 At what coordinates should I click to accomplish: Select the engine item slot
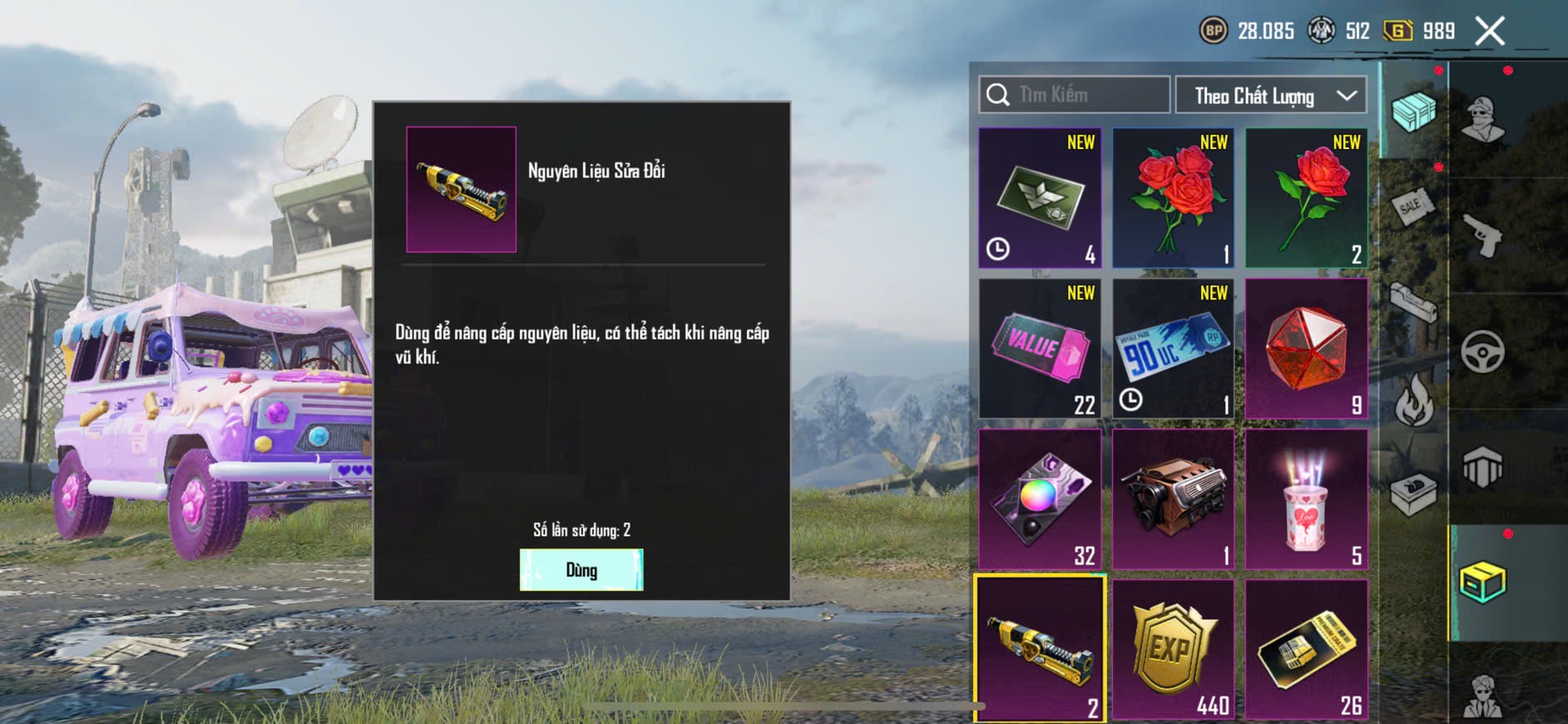point(1173,499)
